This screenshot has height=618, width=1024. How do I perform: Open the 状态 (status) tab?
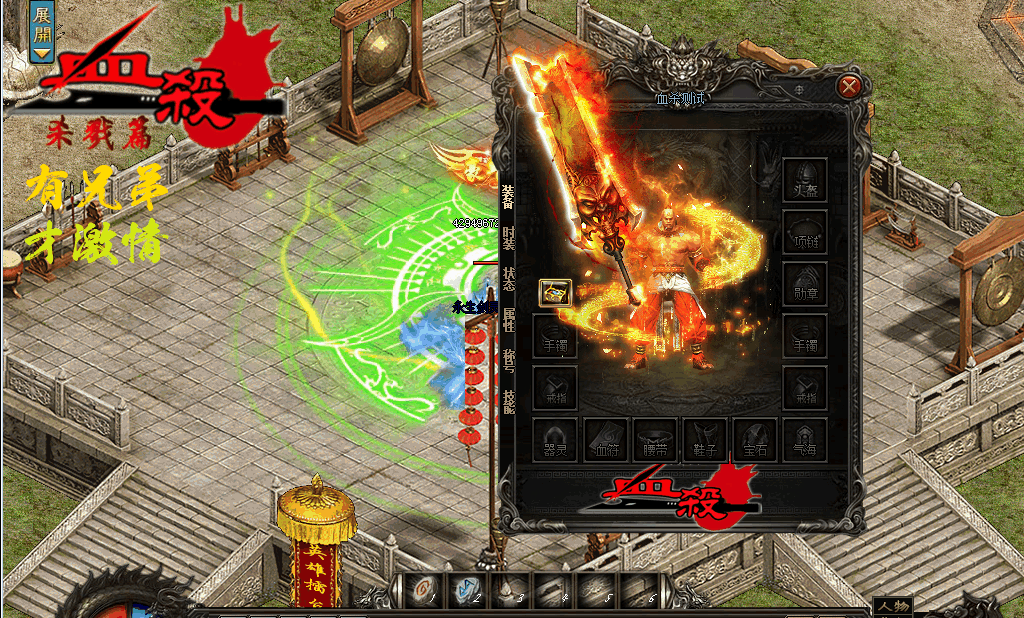509,279
